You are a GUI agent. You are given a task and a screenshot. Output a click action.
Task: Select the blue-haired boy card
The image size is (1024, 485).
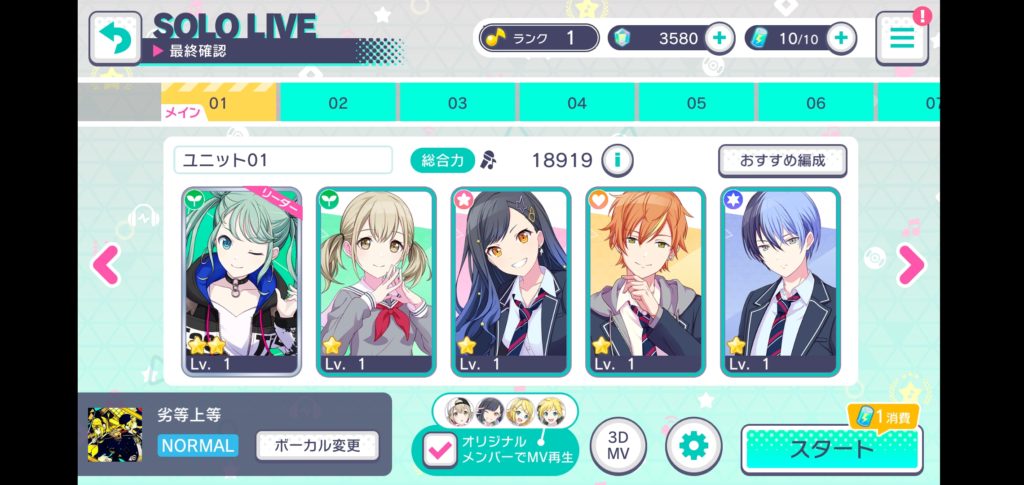click(780, 281)
